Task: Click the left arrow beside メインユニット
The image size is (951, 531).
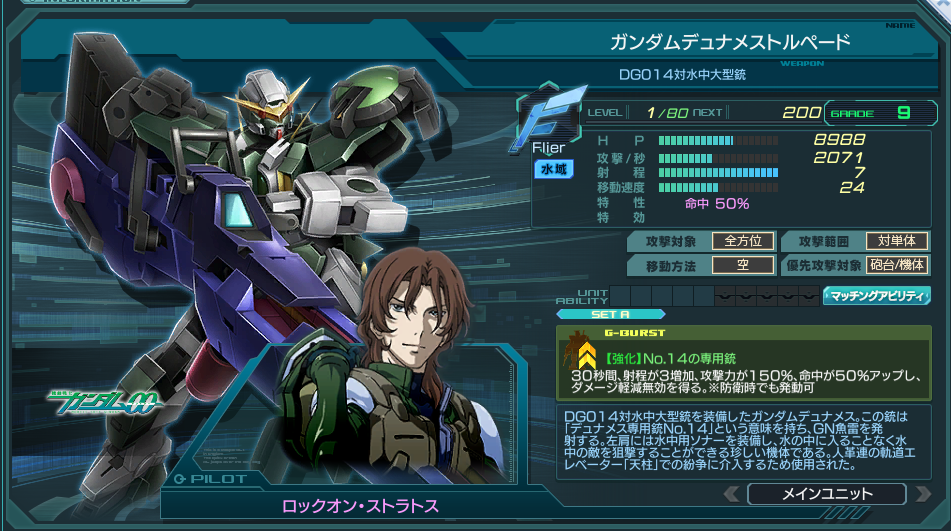Action: point(732,494)
